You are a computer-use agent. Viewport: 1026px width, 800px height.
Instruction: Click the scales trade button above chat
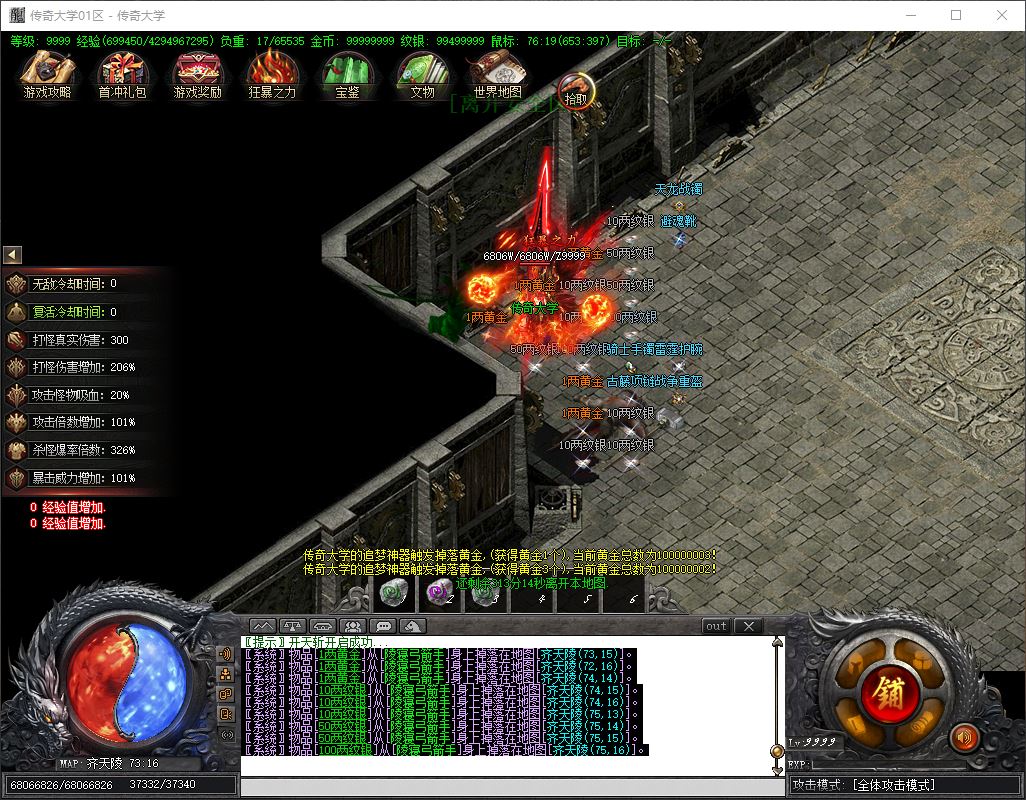[x=294, y=626]
